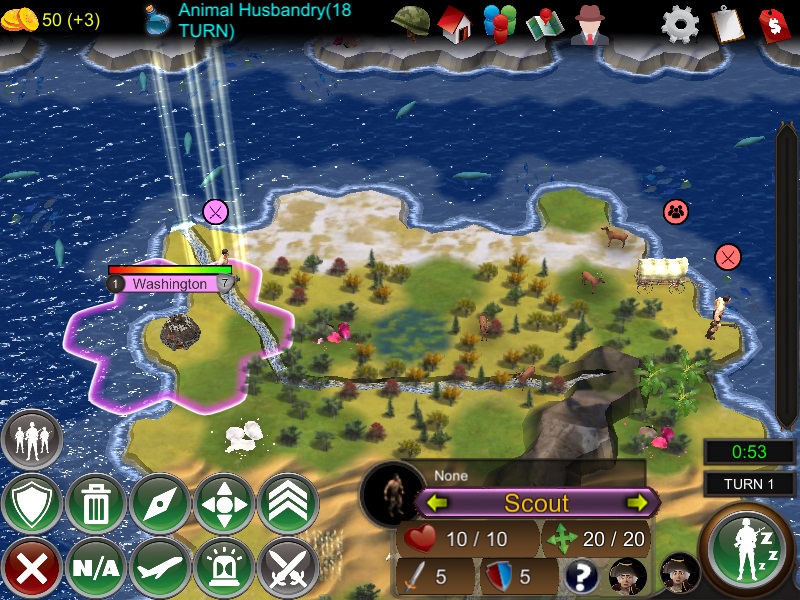Open the clipboard notes icon
This screenshot has width=800, height=600.
[727, 23]
